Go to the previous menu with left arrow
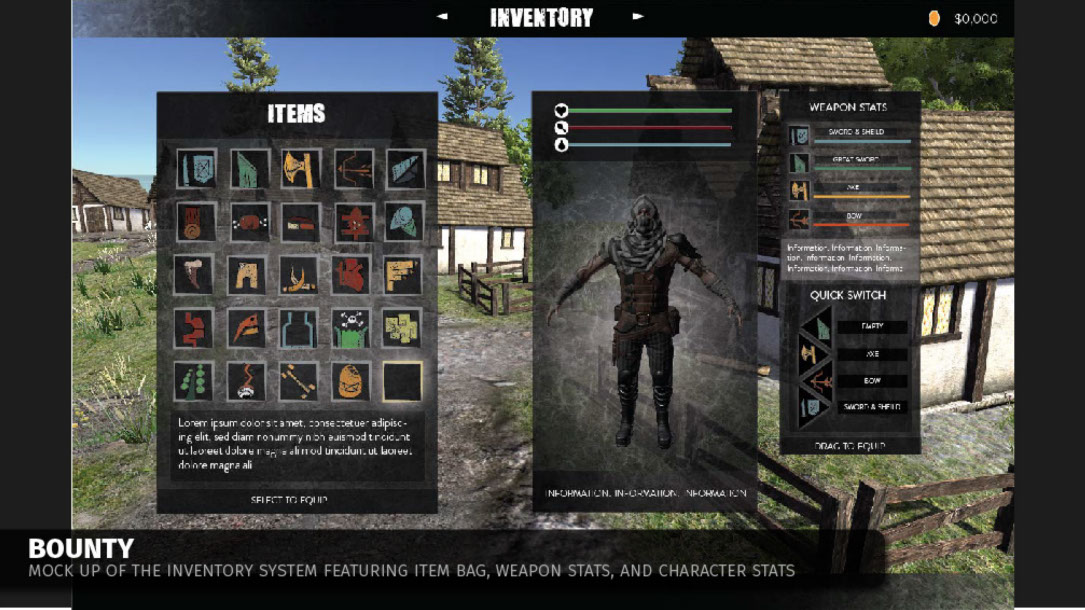1085x610 pixels. 442,17
